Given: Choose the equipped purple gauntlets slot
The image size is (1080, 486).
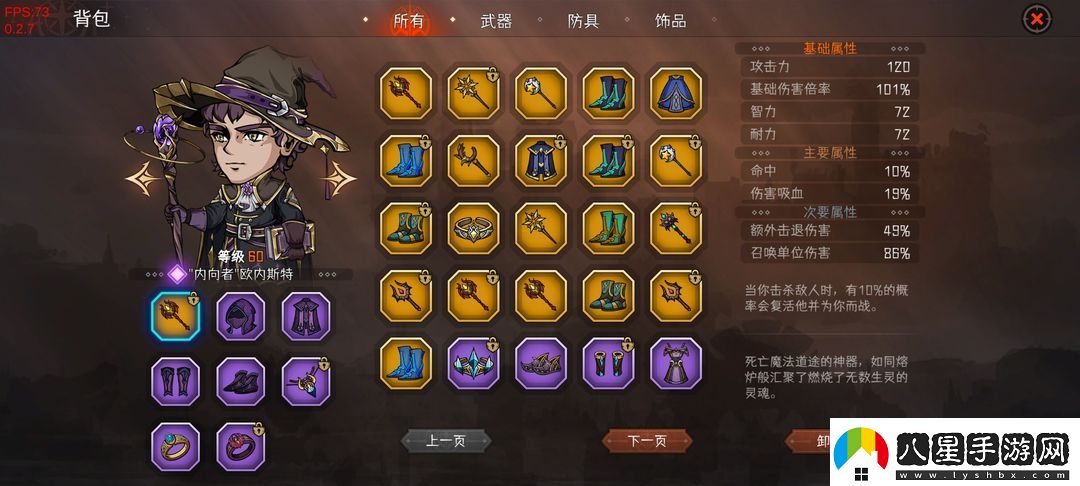Looking at the screenshot, I should pyautogui.click(x=176, y=381).
